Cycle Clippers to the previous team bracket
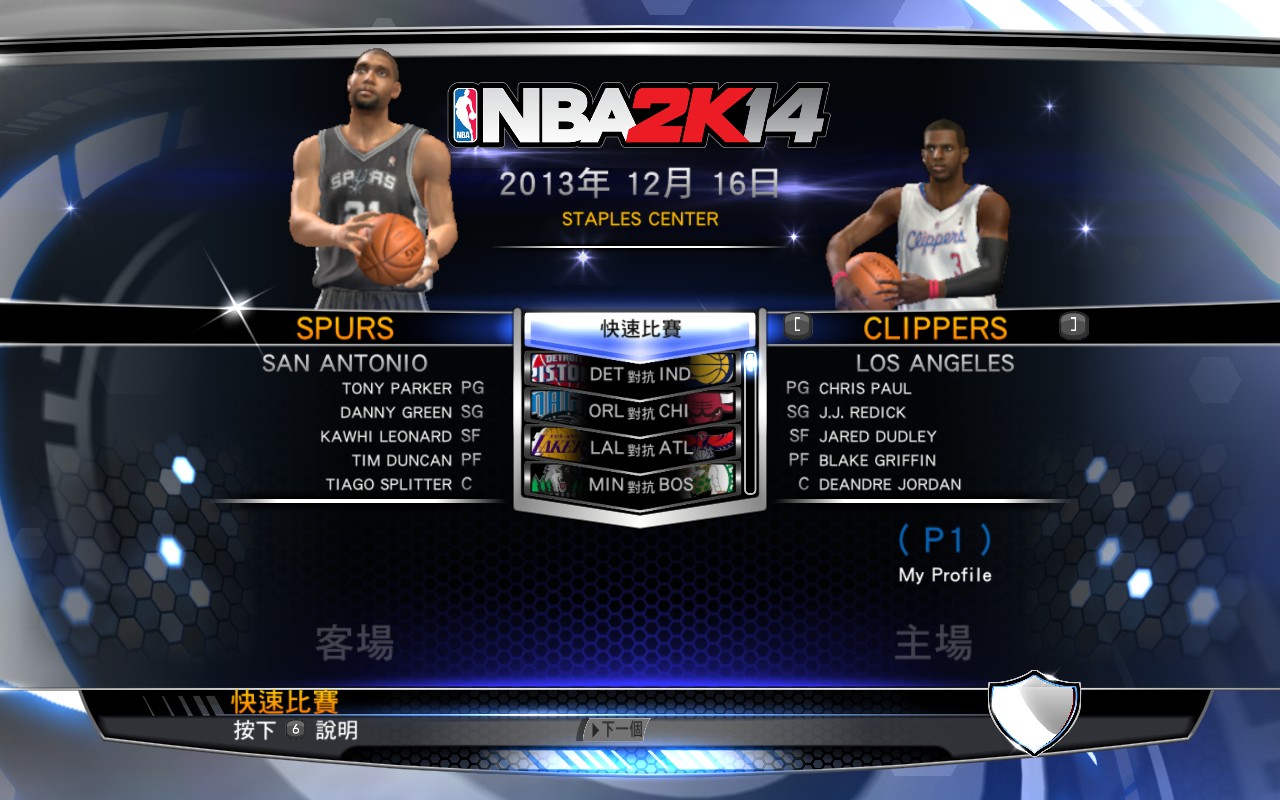Screen dimensions: 1280x800 797,325
